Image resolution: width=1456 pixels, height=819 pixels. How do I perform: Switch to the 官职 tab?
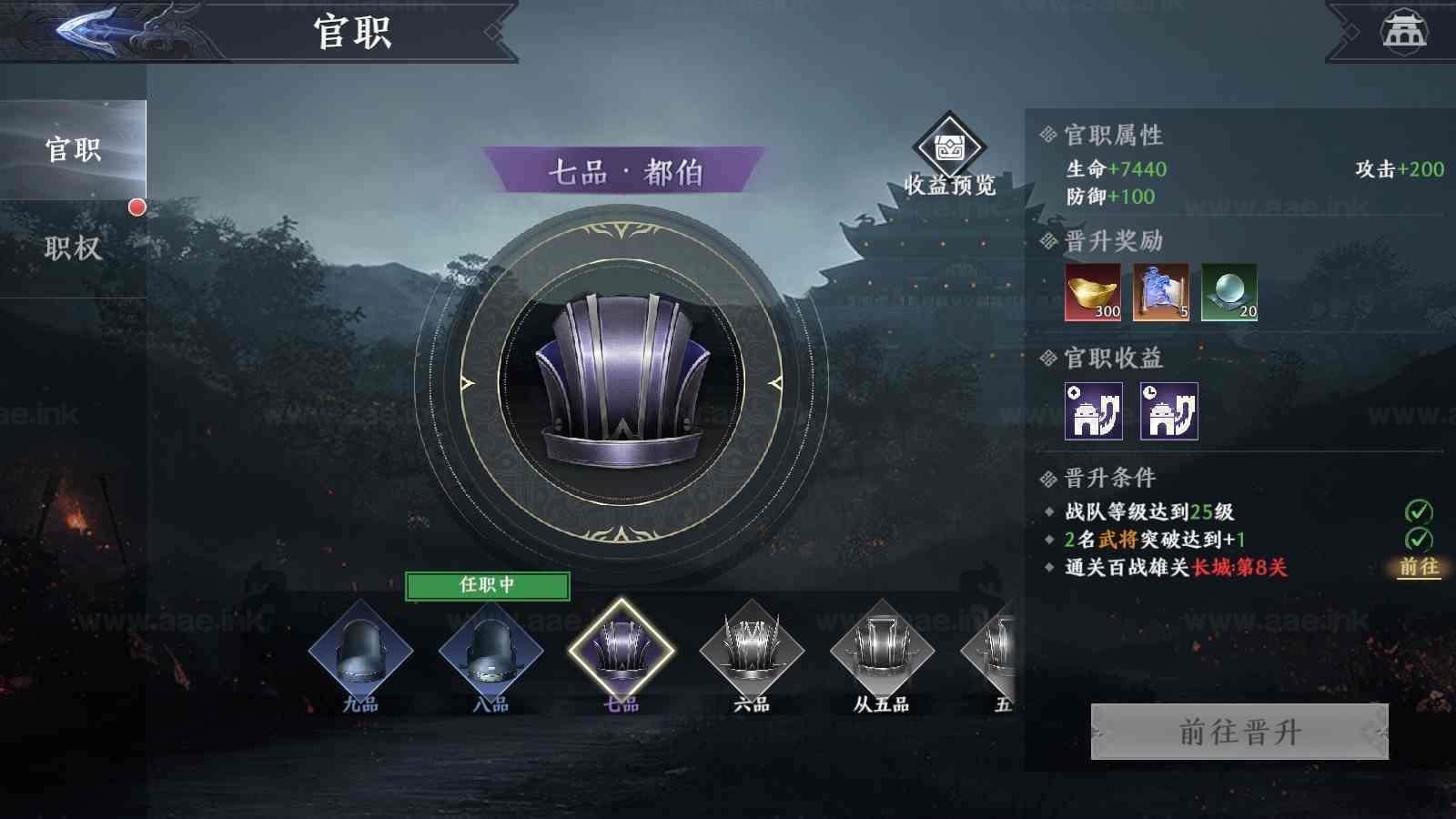point(73,150)
